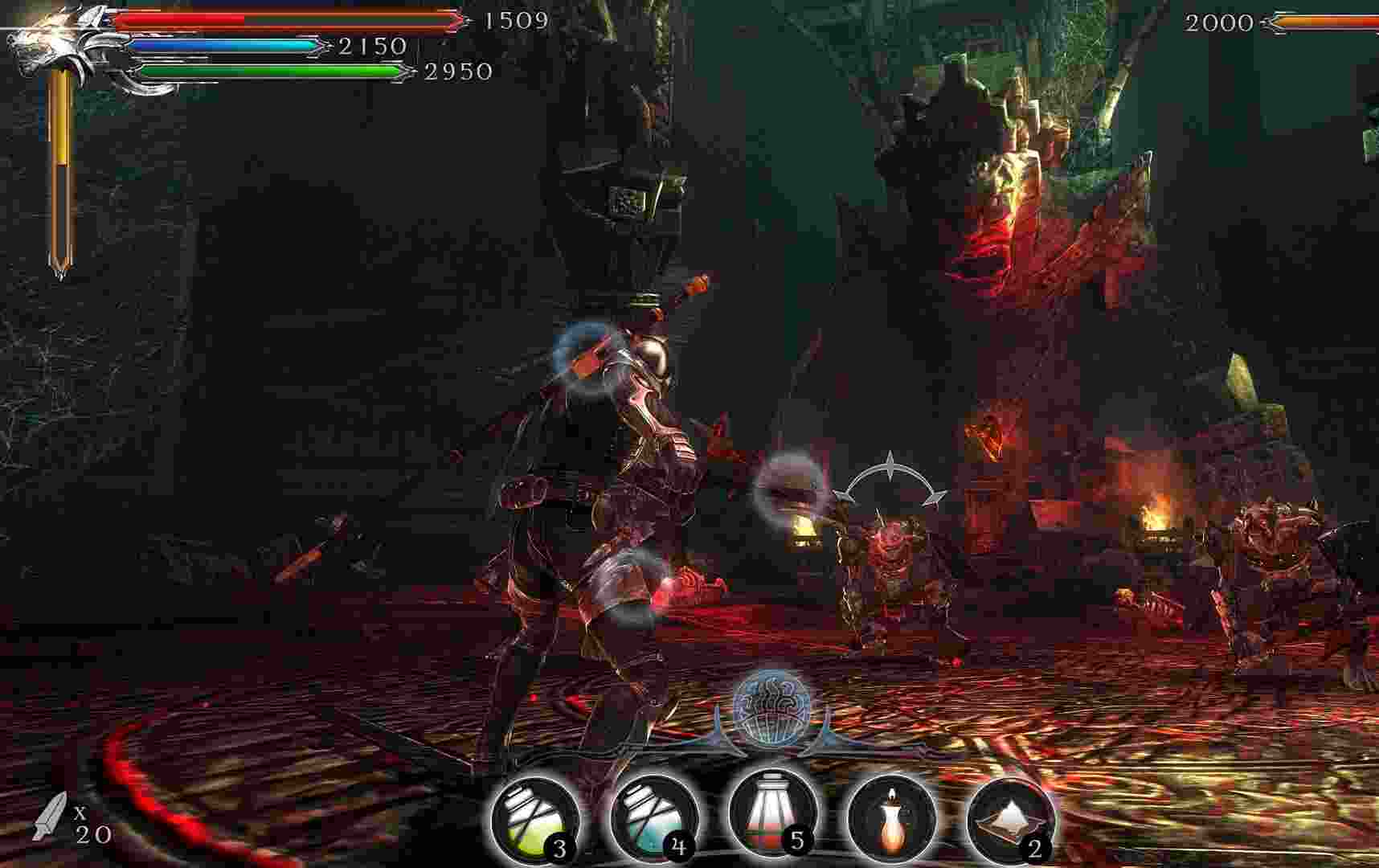Use the green potion flask
The height and width of the screenshot is (868, 1379).
534,819
